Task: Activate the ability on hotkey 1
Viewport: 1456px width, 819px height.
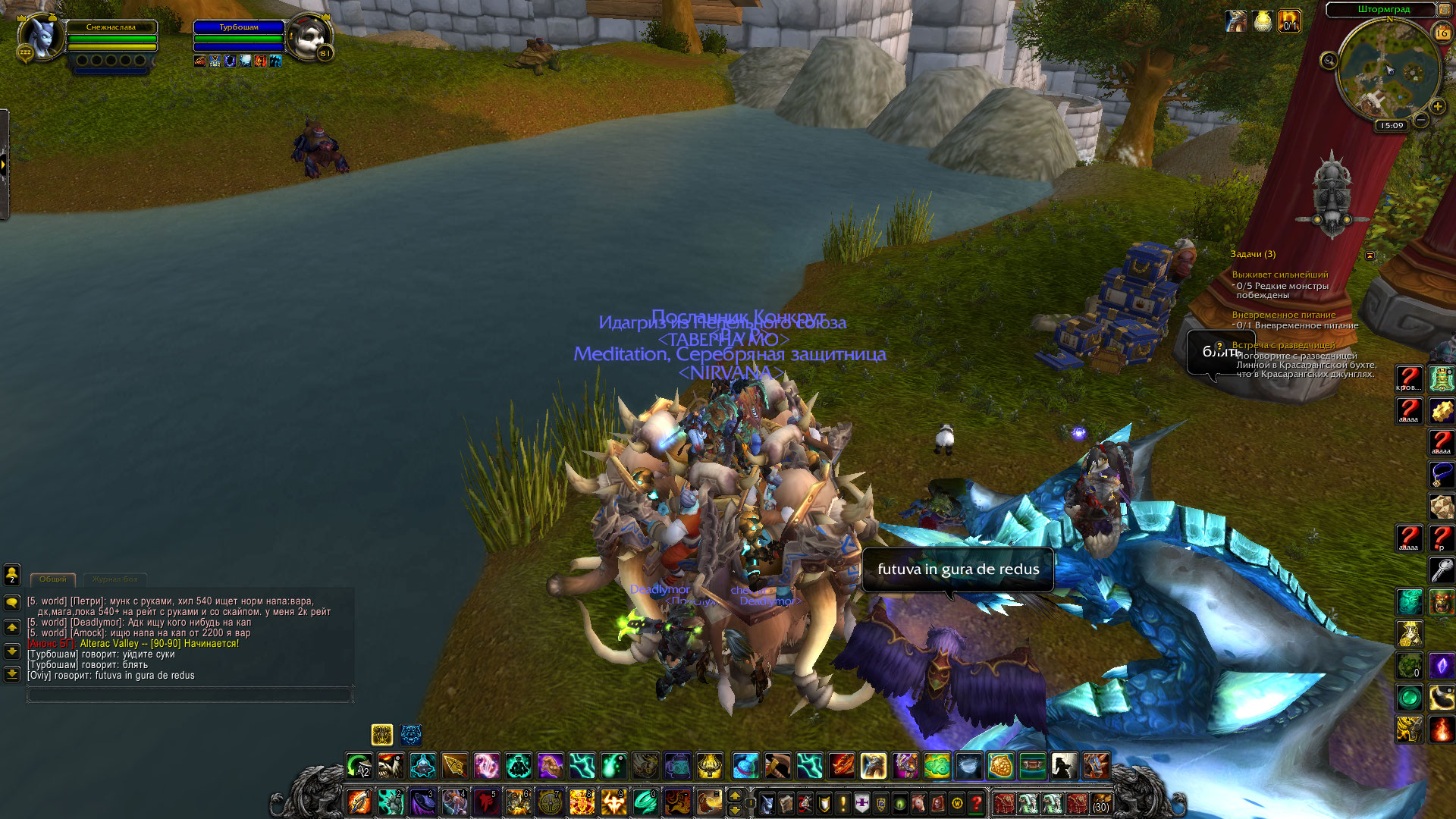Action: pyautogui.click(x=359, y=802)
